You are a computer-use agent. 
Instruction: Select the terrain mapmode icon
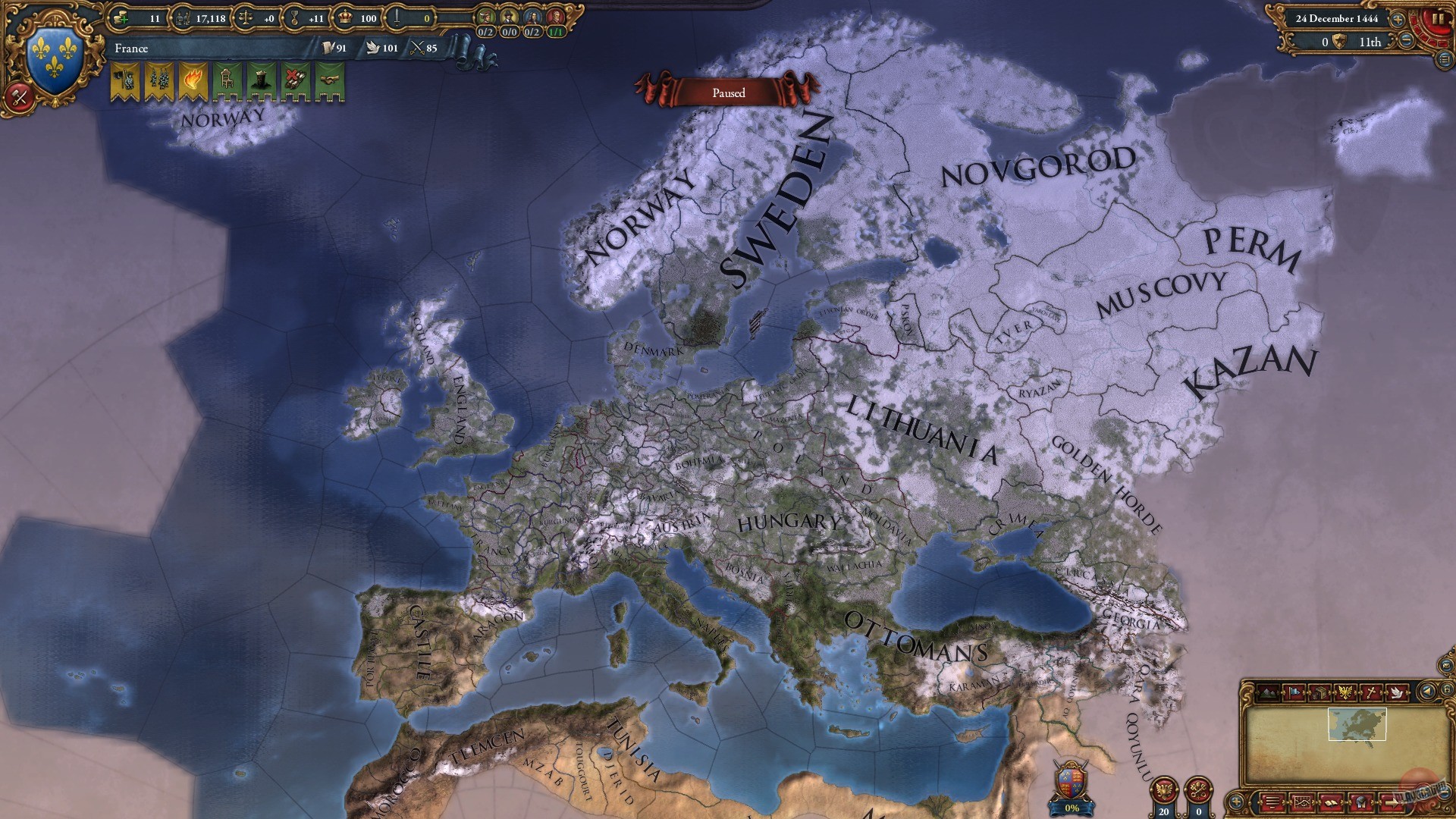pos(1267,692)
